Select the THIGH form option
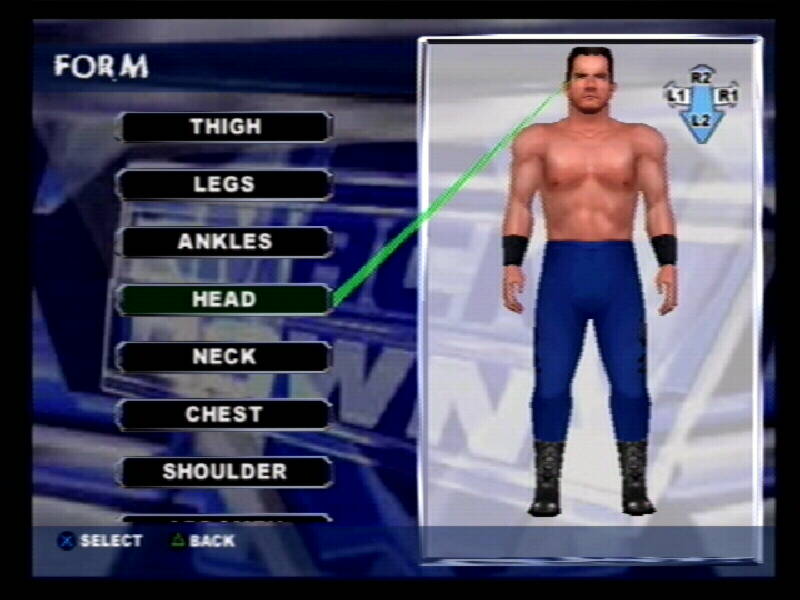This screenshot has height=600, width=800. point(225,127)
